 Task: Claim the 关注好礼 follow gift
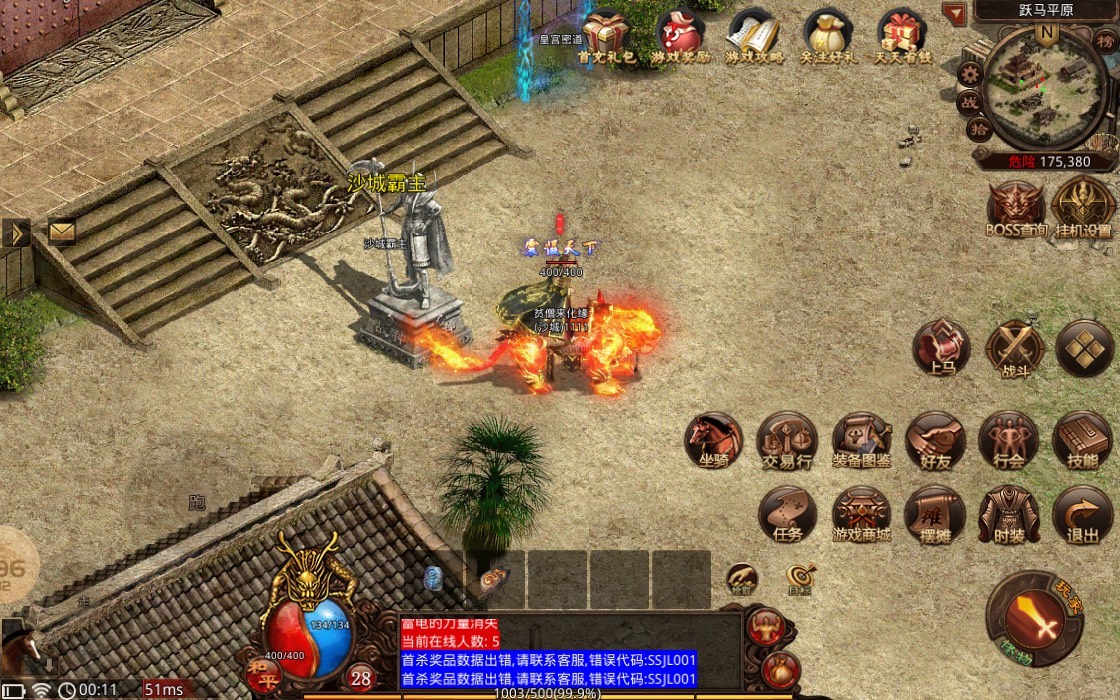pyautogui.click(x=828, y=36)
